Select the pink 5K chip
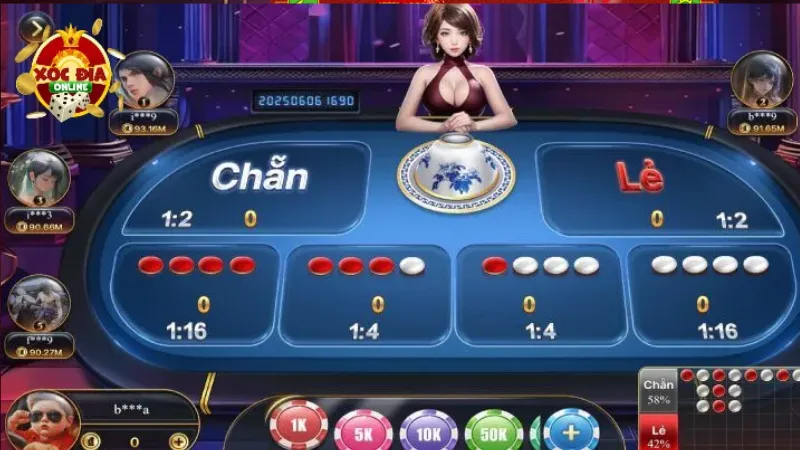This screenshot has height=450, width=800. click(x=363, y=431)
